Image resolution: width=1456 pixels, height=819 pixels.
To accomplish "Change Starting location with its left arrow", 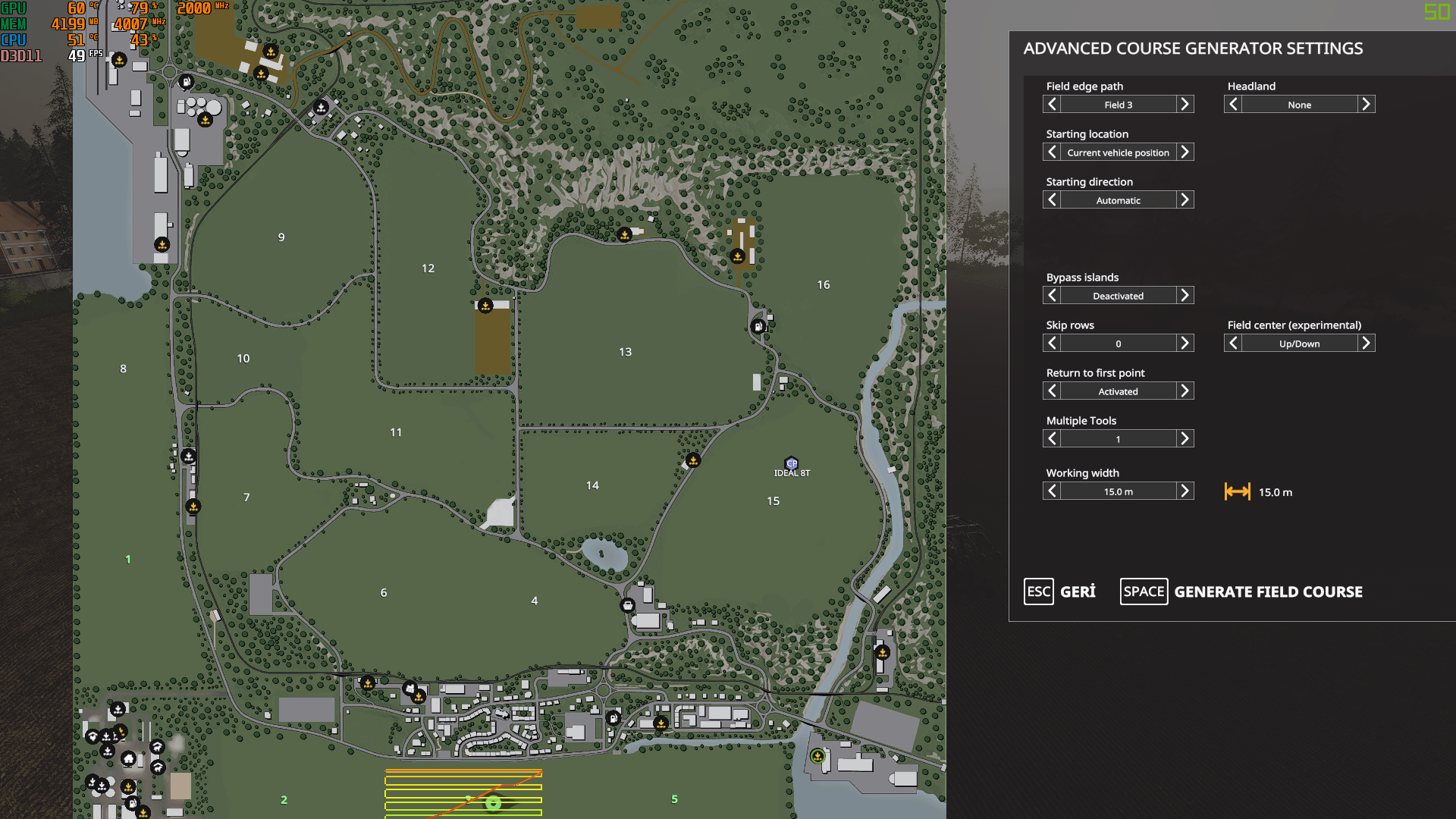I will [x=1052, y=152].
